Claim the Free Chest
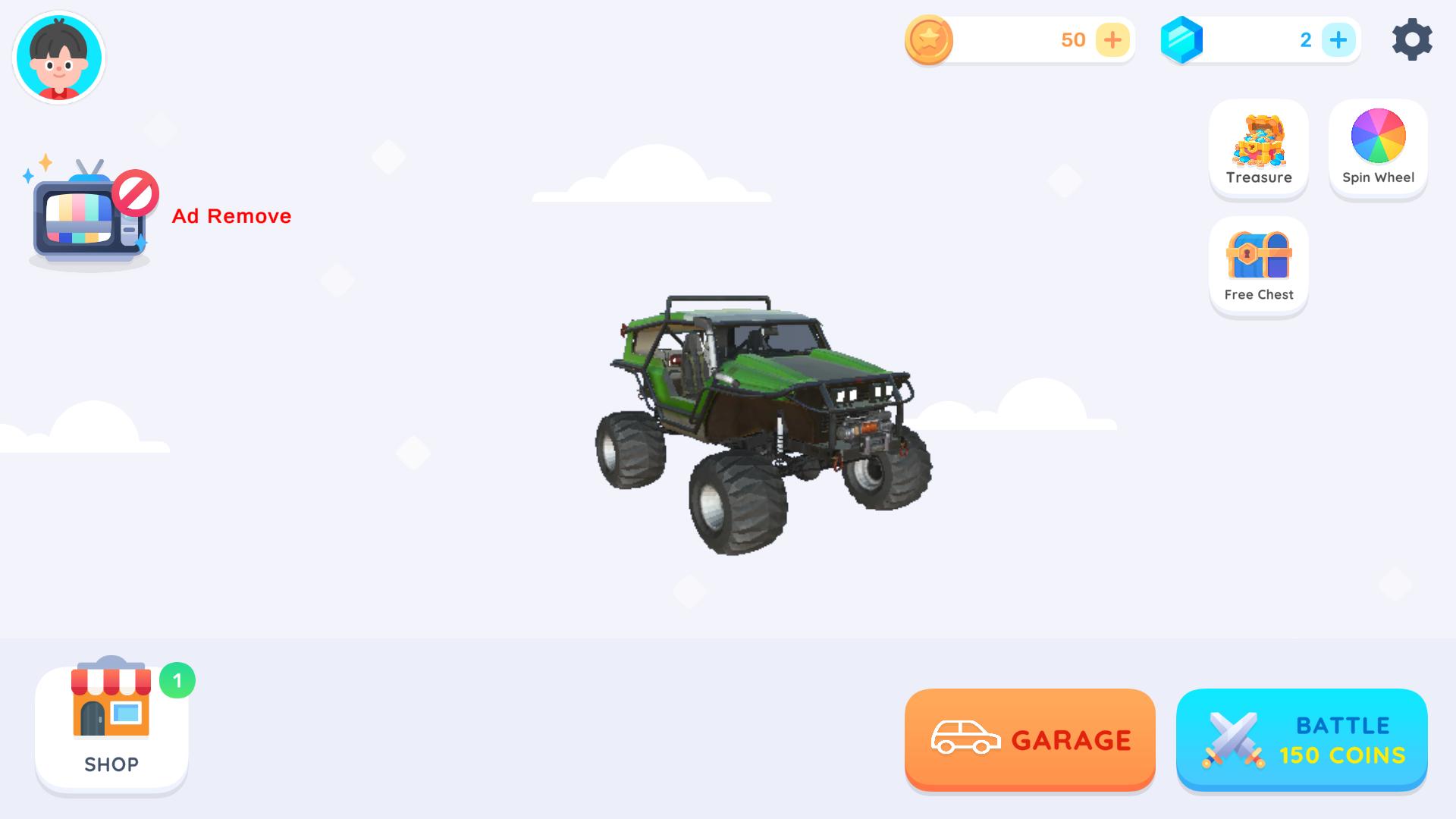 1258,264
